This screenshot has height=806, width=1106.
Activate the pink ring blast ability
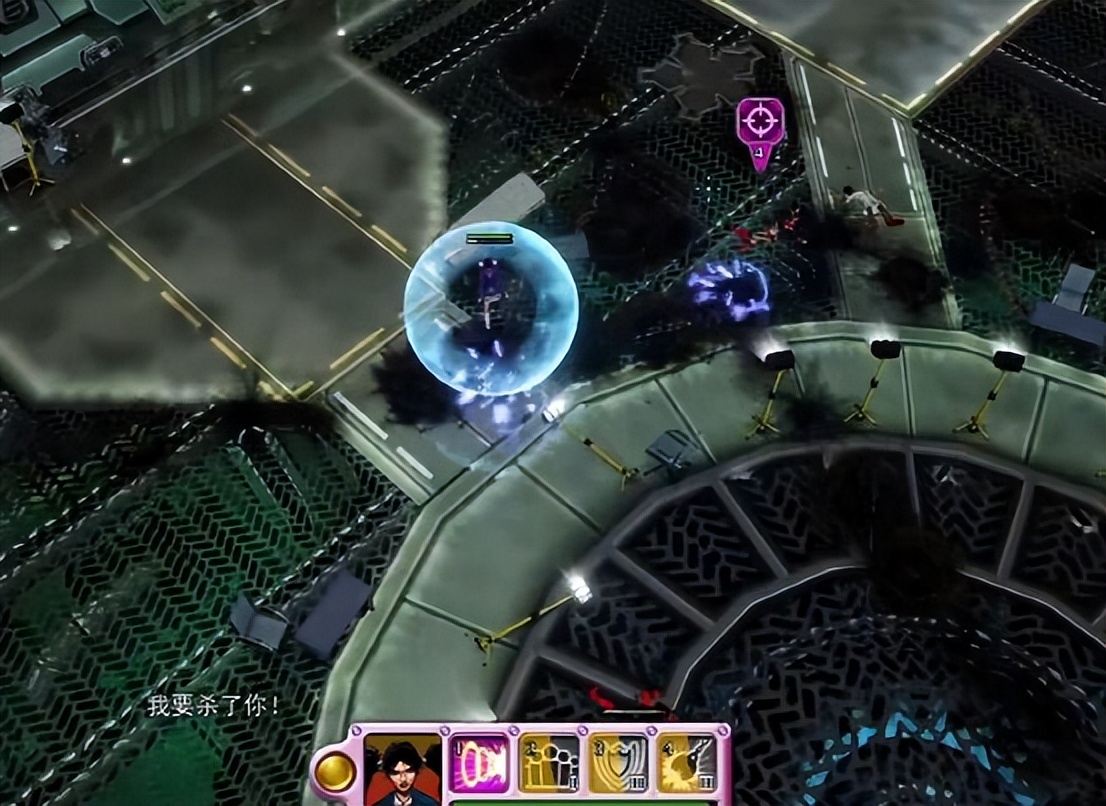point(482,763)
